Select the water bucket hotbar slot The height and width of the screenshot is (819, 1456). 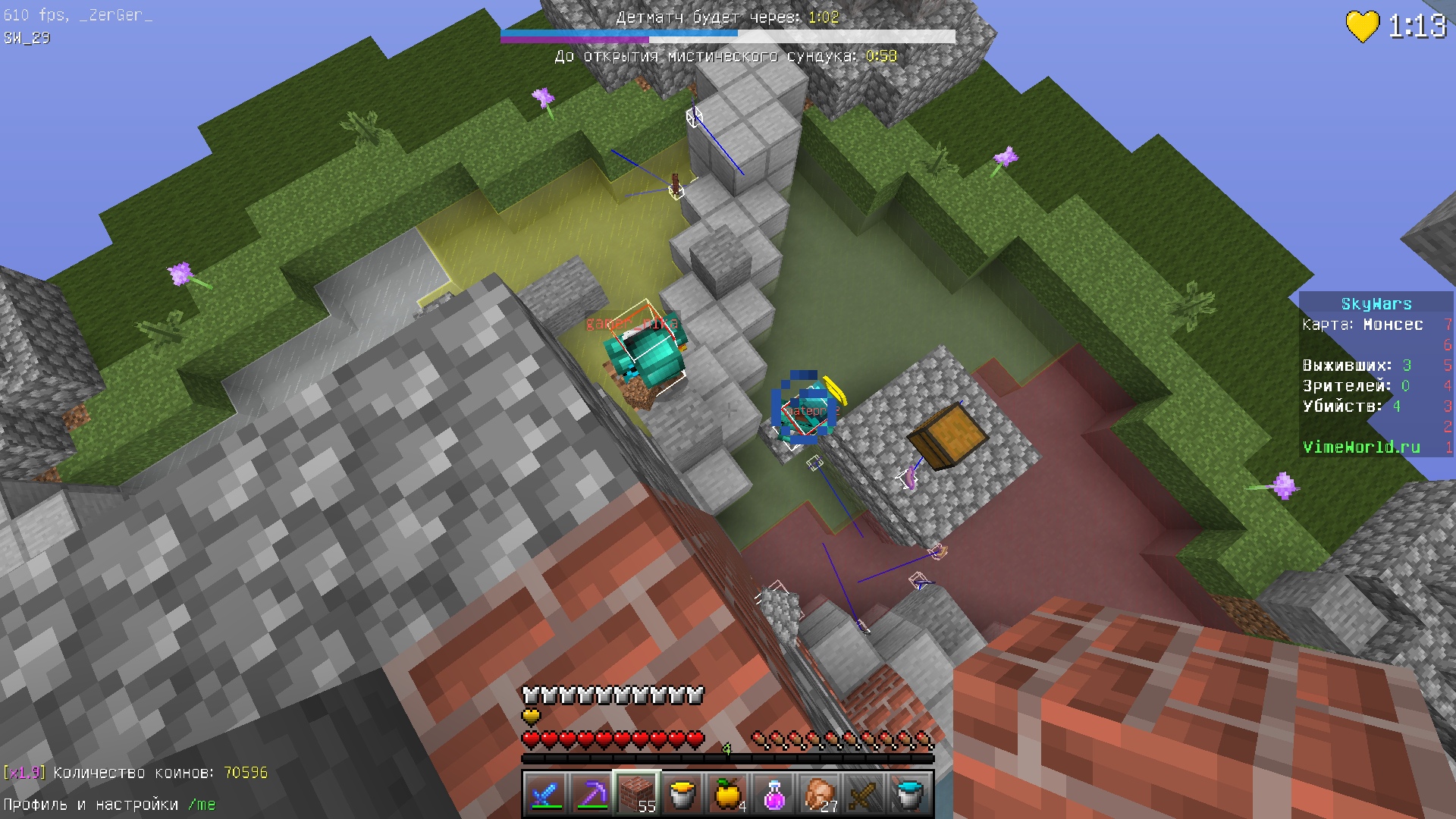[x=909, y=794]
